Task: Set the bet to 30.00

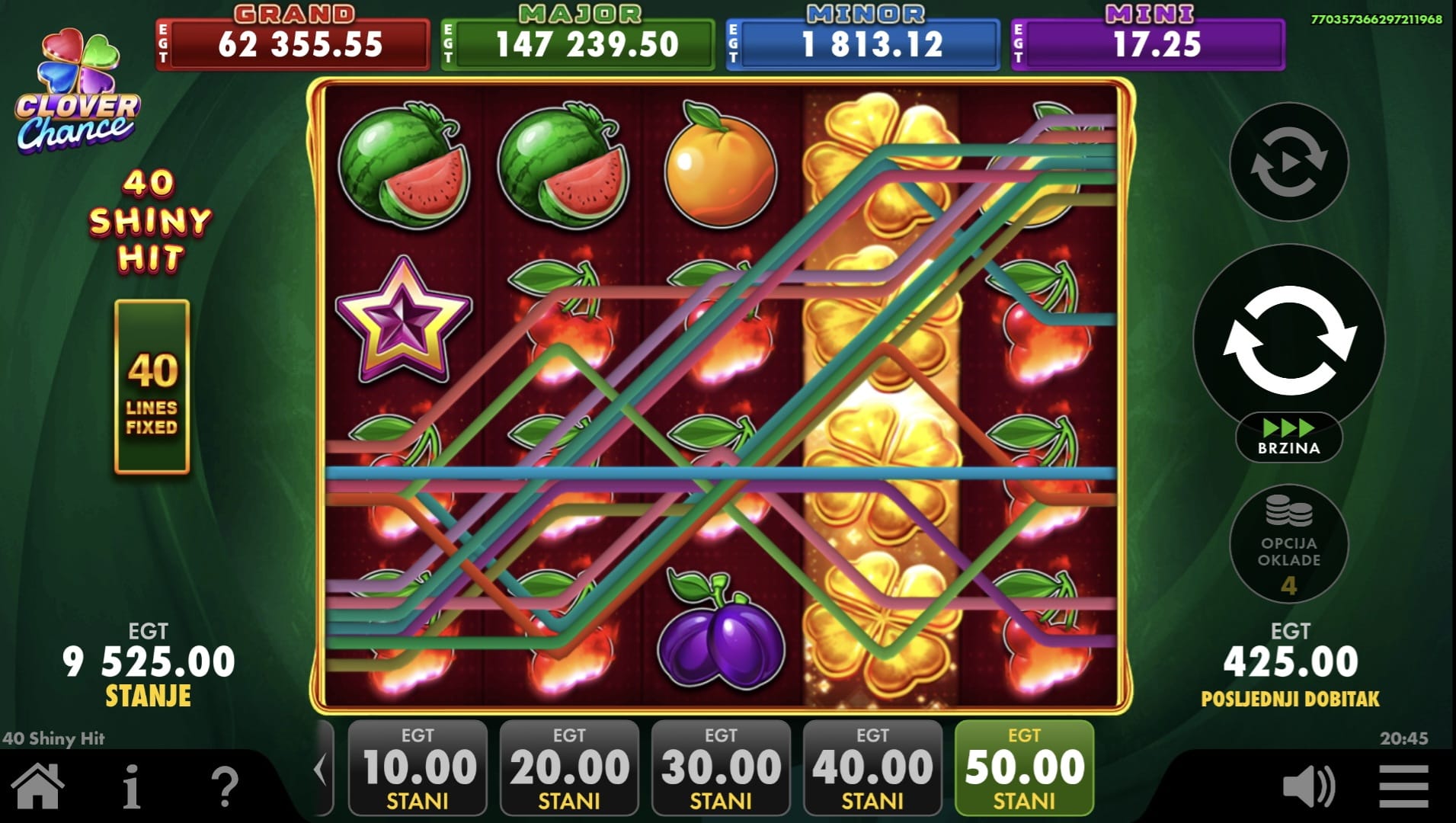Action: [x=721, y=768]
